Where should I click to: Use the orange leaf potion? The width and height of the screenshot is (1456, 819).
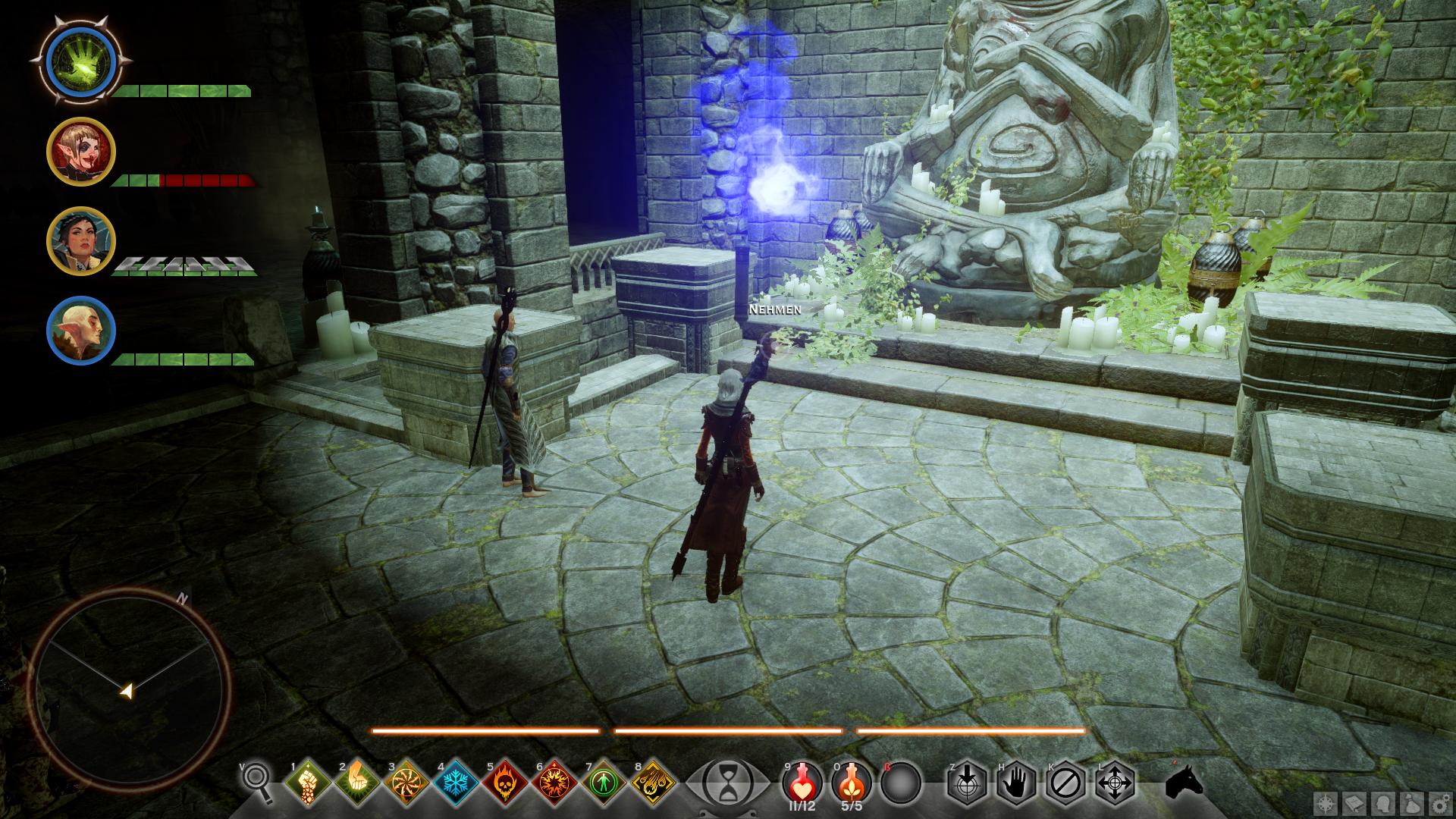click(852, 781)
